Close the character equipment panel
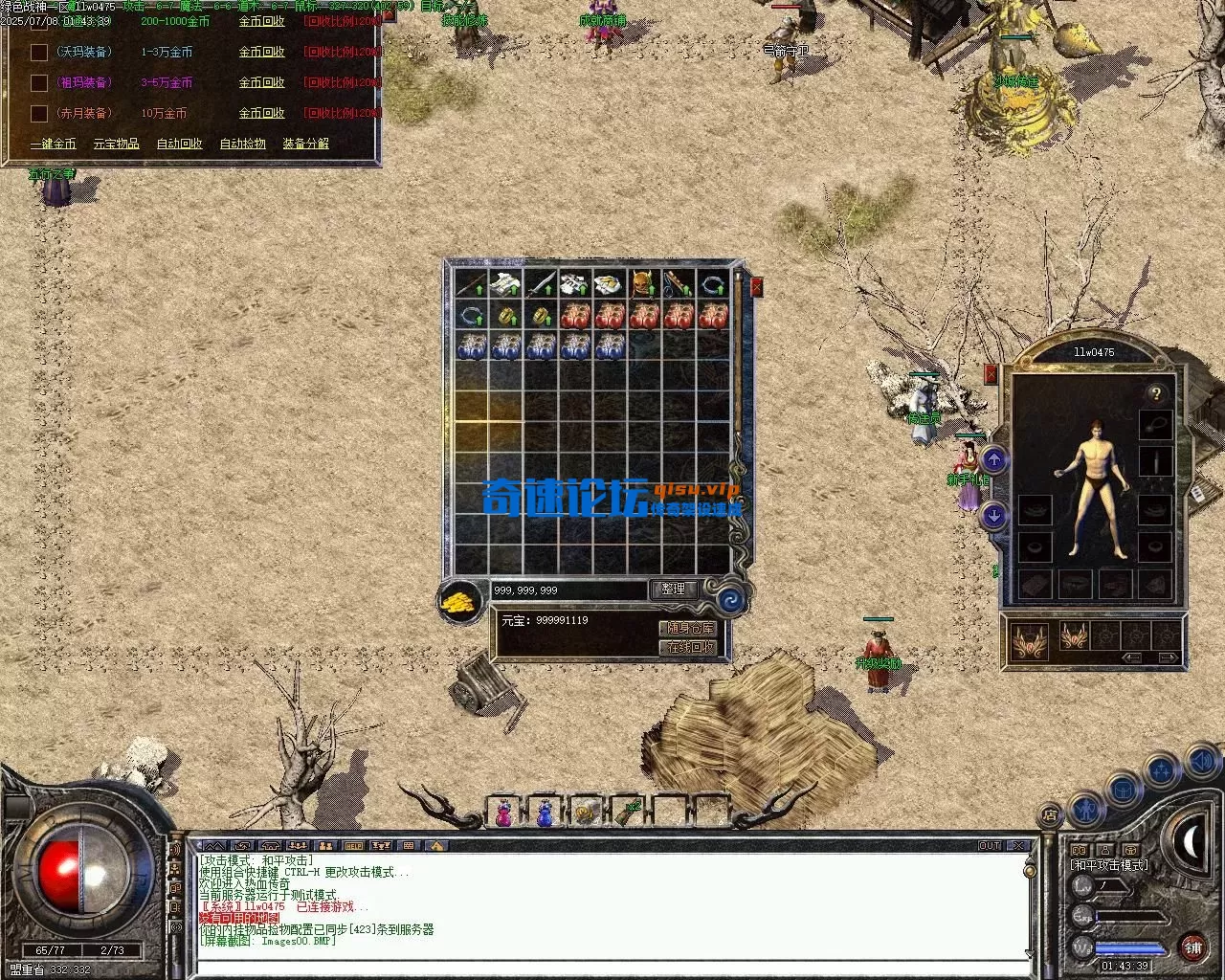The image size is (1225, 980). coord(991,374)
